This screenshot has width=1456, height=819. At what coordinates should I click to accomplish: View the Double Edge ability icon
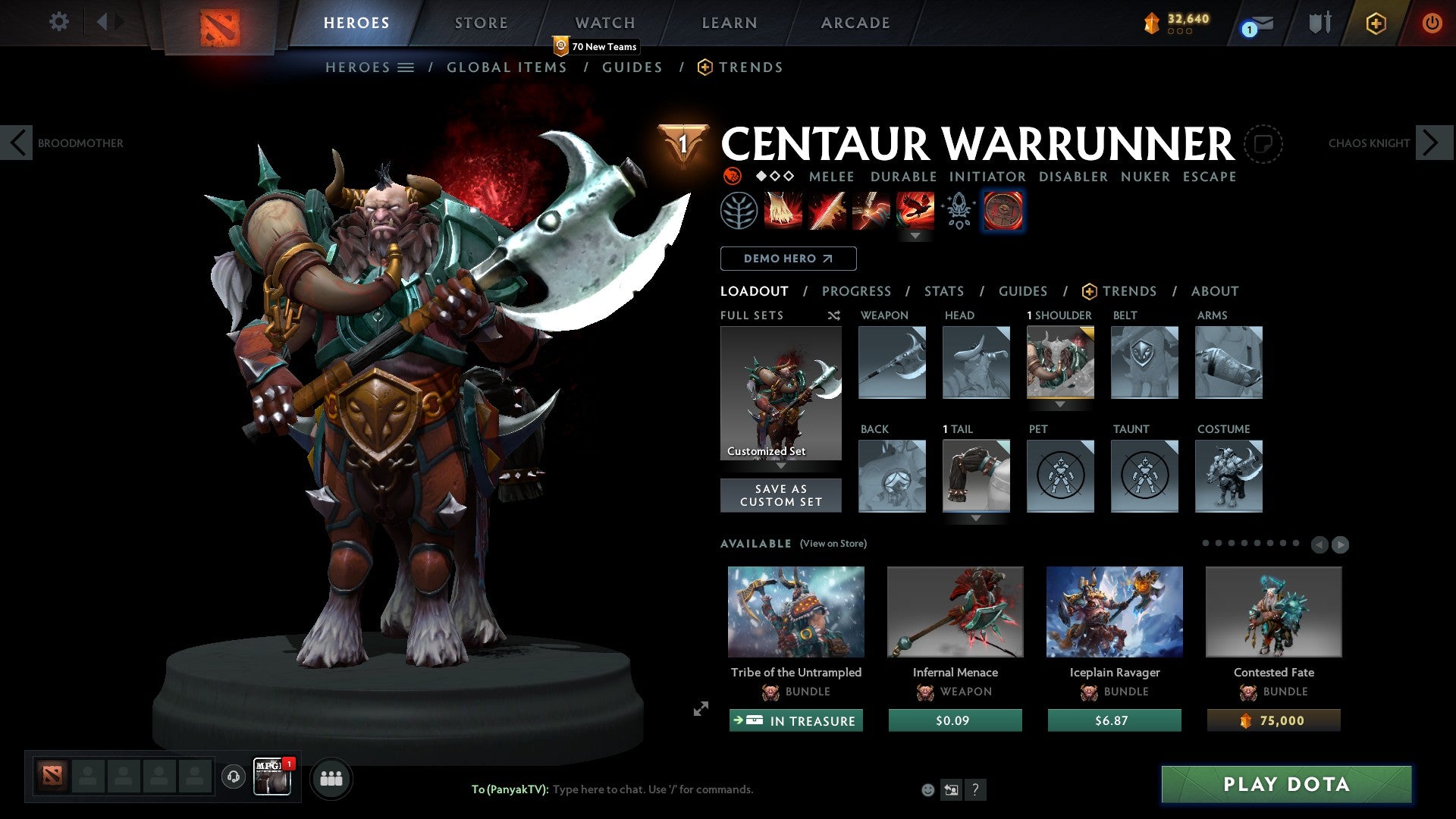point(828,212)
